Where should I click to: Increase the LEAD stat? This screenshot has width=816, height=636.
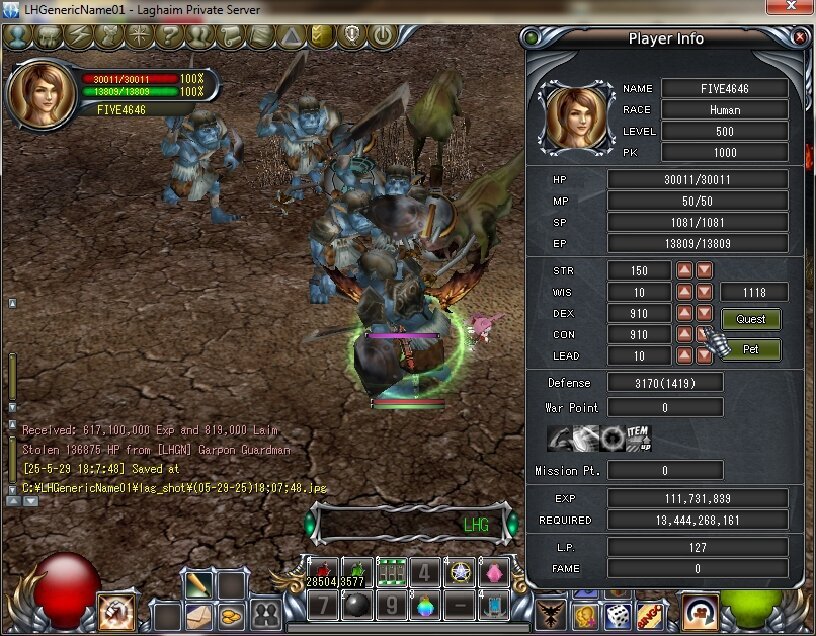pos(684,355)
